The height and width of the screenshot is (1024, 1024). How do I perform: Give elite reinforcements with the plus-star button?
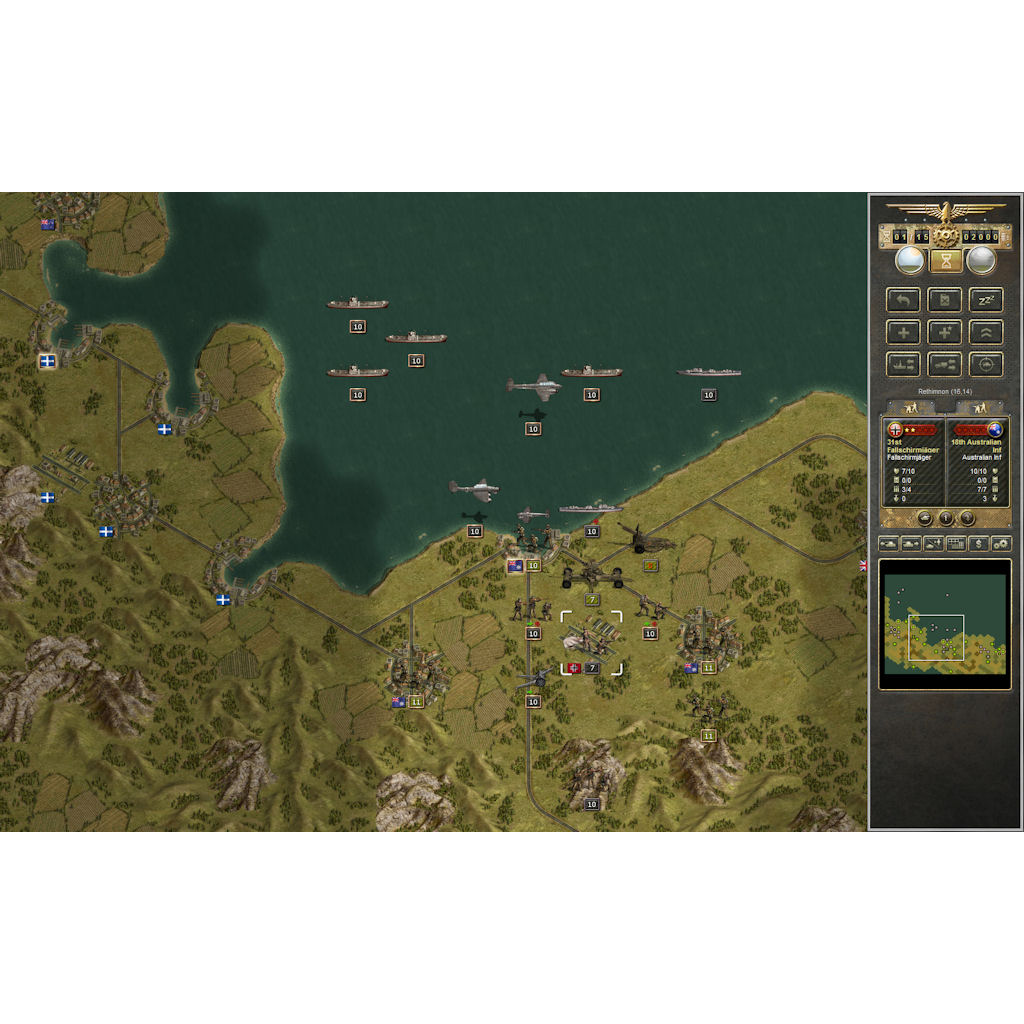click(945, 332)
